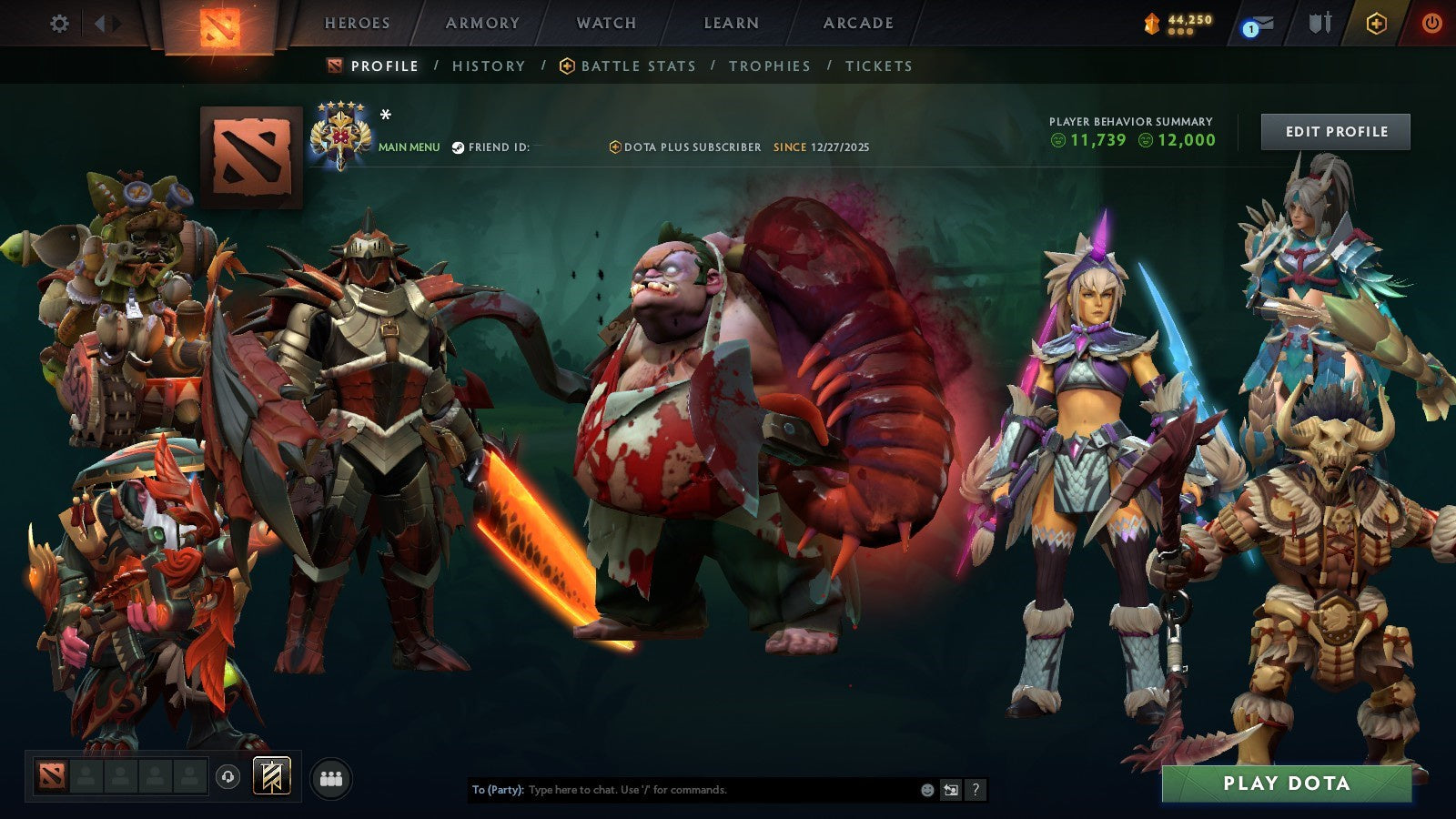Click the settings gear in the top-left corner

pos(59,25)
